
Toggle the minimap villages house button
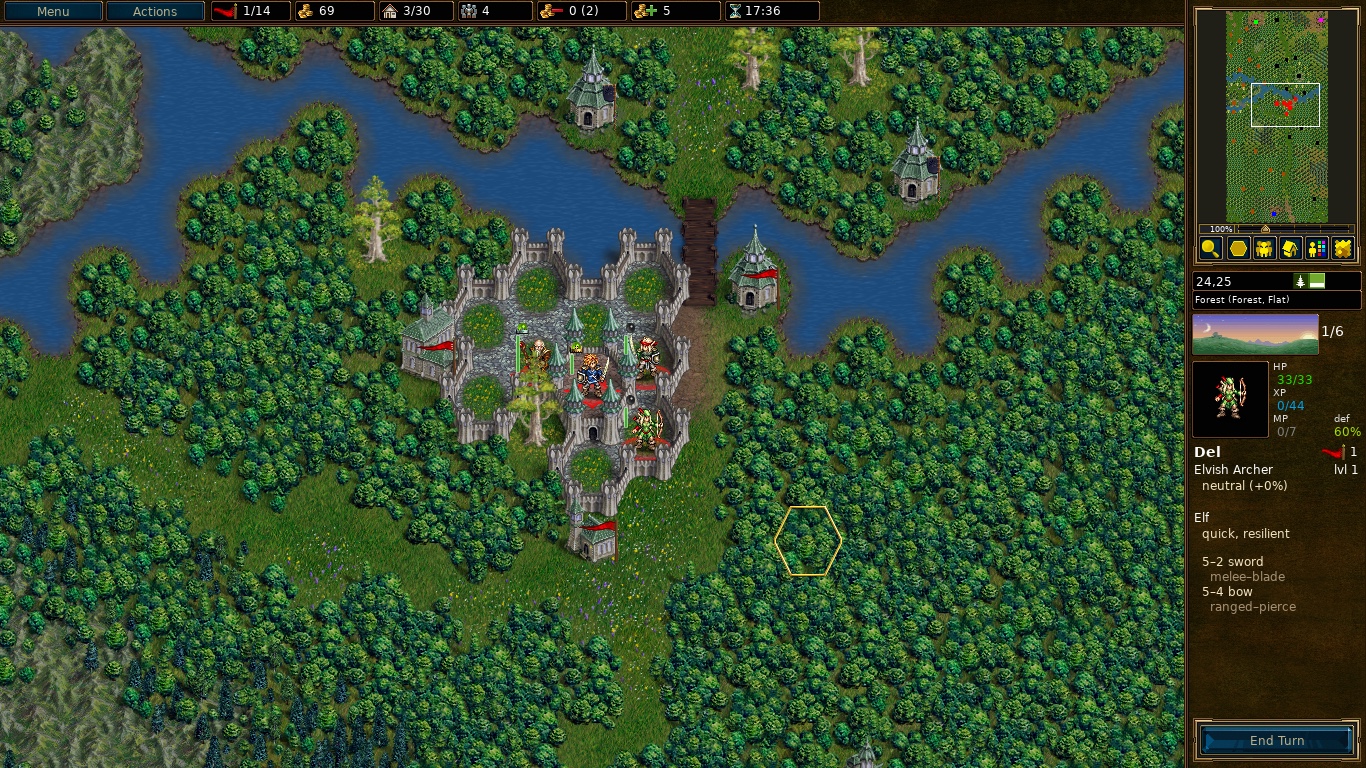1290,249
